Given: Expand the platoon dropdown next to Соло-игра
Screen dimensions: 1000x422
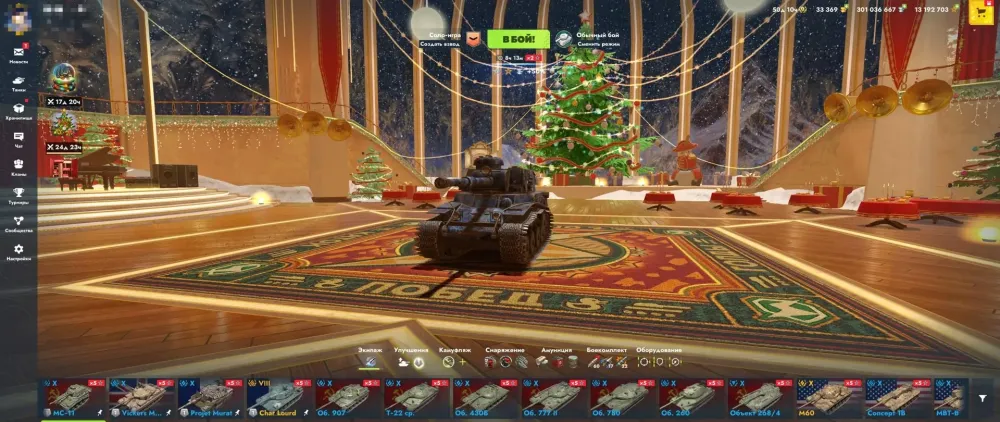Looking at the screenshot, I should (x=474, y=39).
